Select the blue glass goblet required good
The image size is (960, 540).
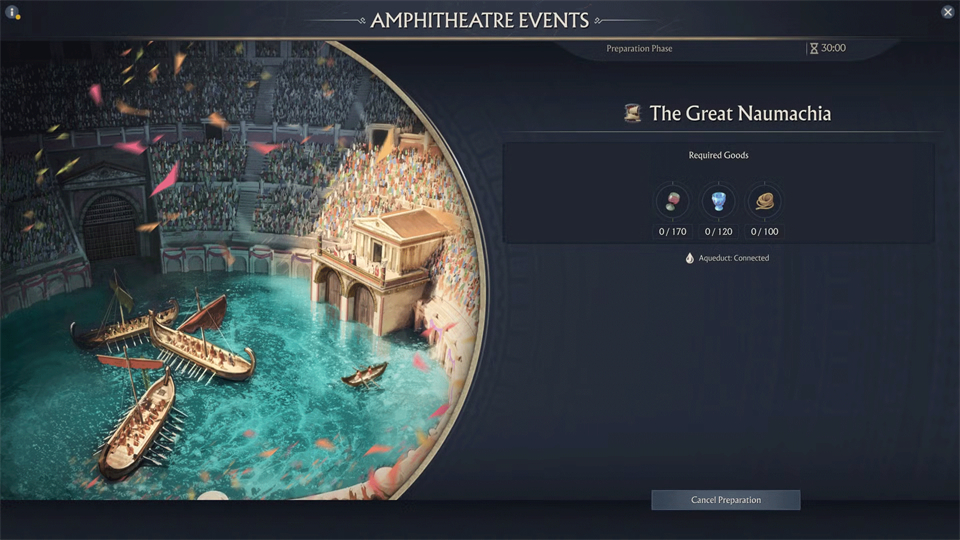coord(718,201)
